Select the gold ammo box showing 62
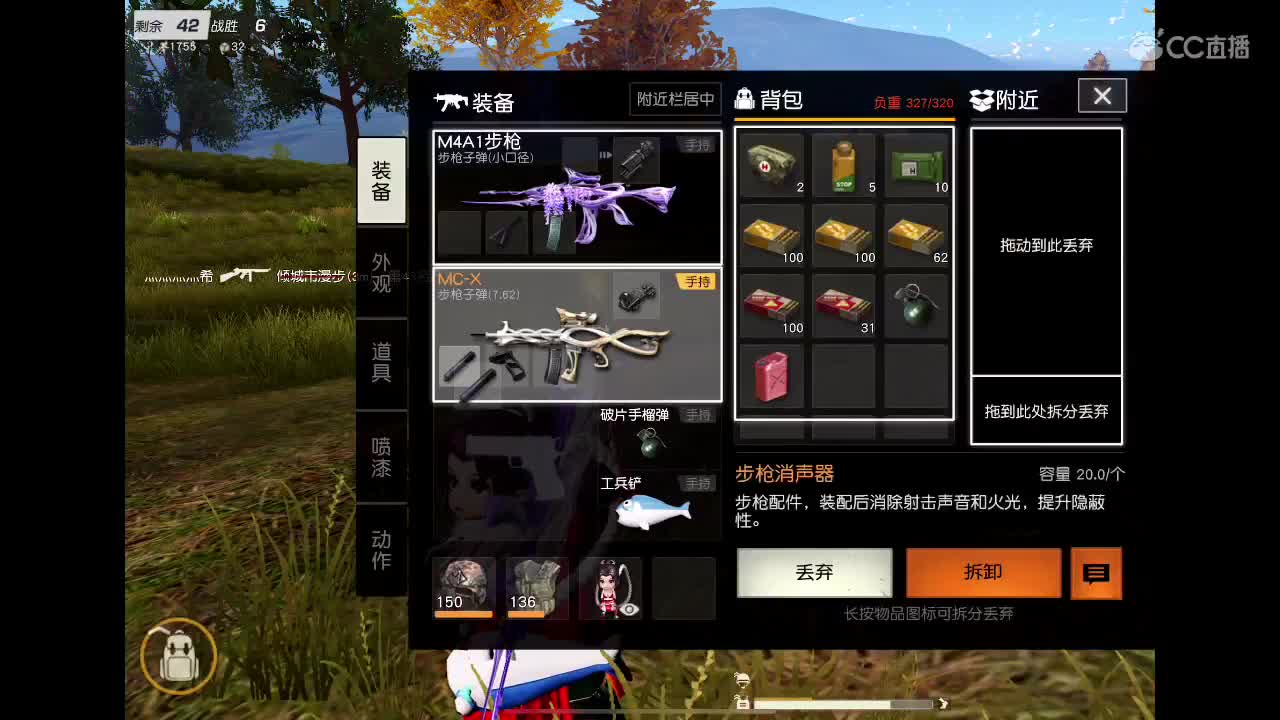The width and height of the screenshot is (1280, 720). (x=915, y=235)
